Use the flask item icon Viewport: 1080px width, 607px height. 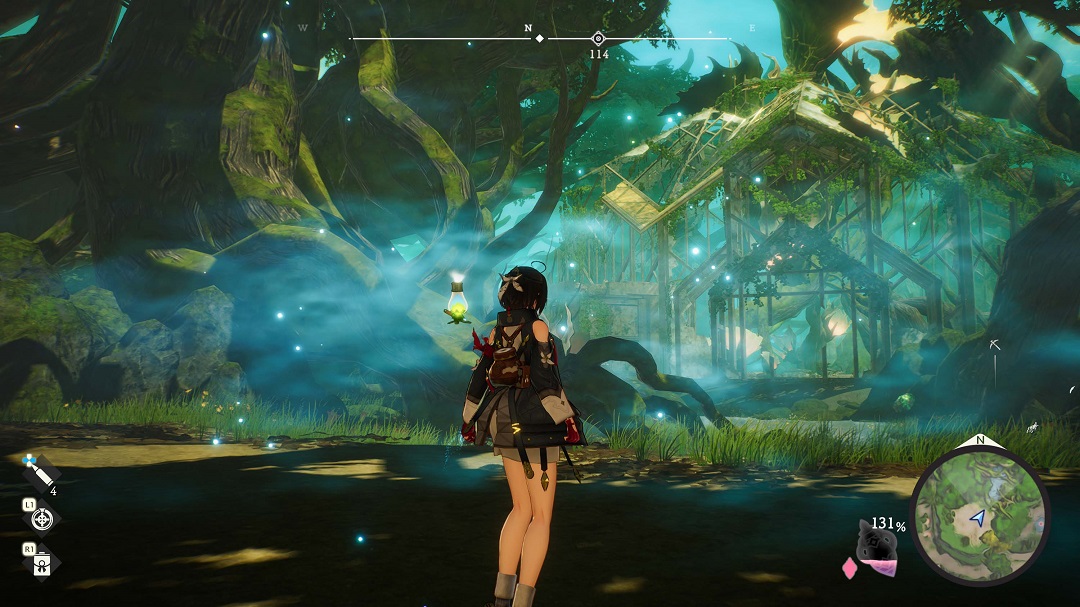pos(41,563)
